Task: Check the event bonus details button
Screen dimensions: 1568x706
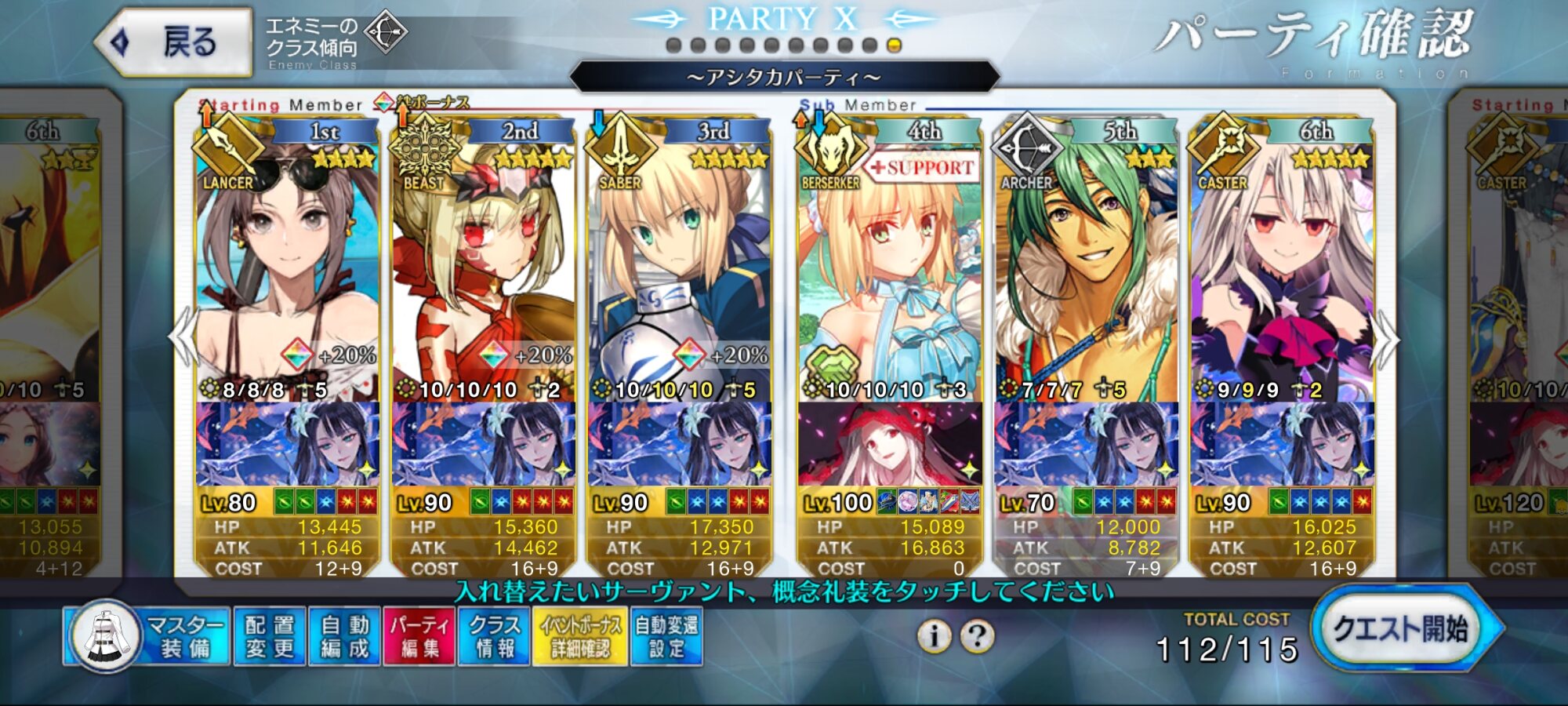Action: tap(579, 636)
